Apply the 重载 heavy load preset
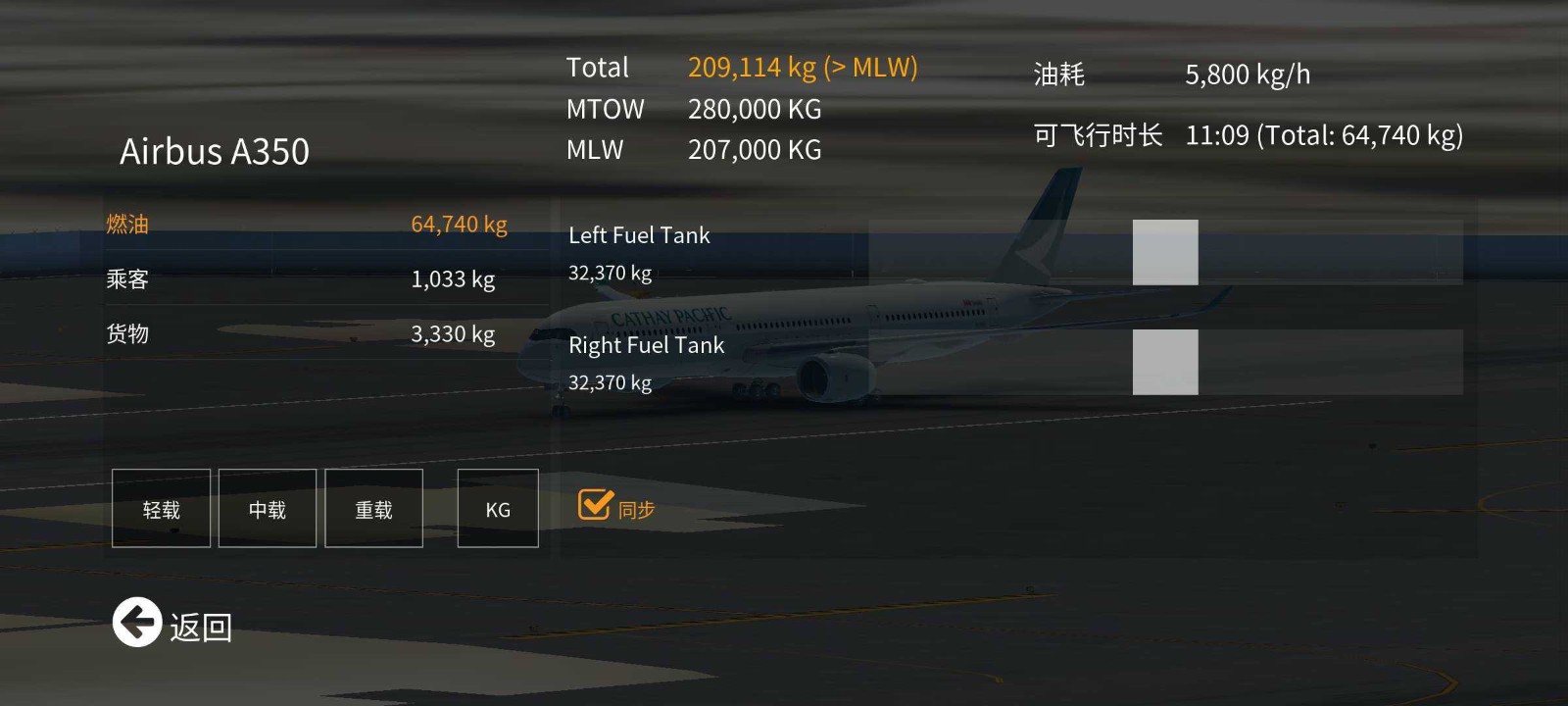This screenshot has height=706, width=1568. 373,508
